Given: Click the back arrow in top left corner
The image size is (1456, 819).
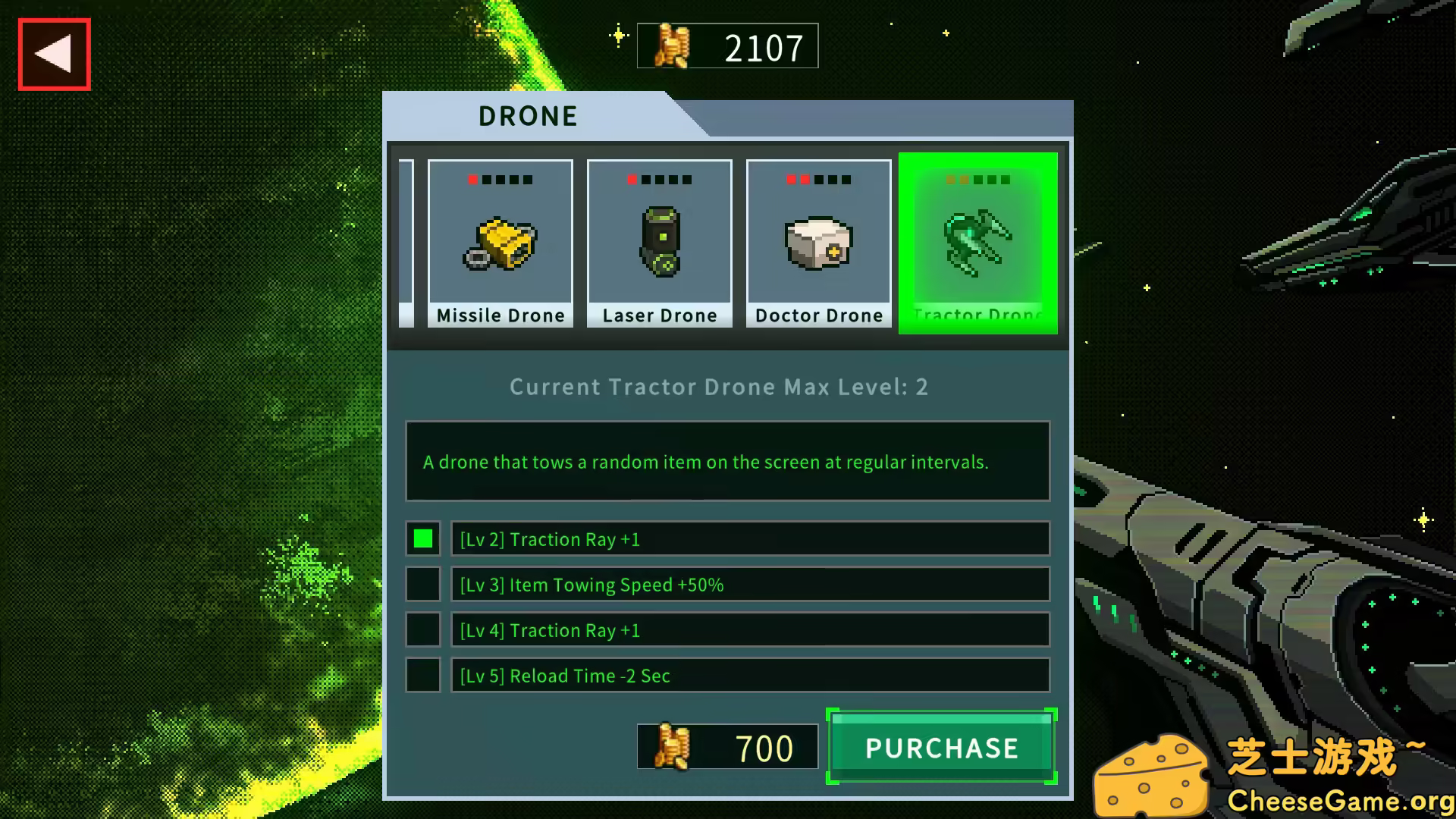Looking at the screenshot, I should pyautogui.click(x=53, y=52).
